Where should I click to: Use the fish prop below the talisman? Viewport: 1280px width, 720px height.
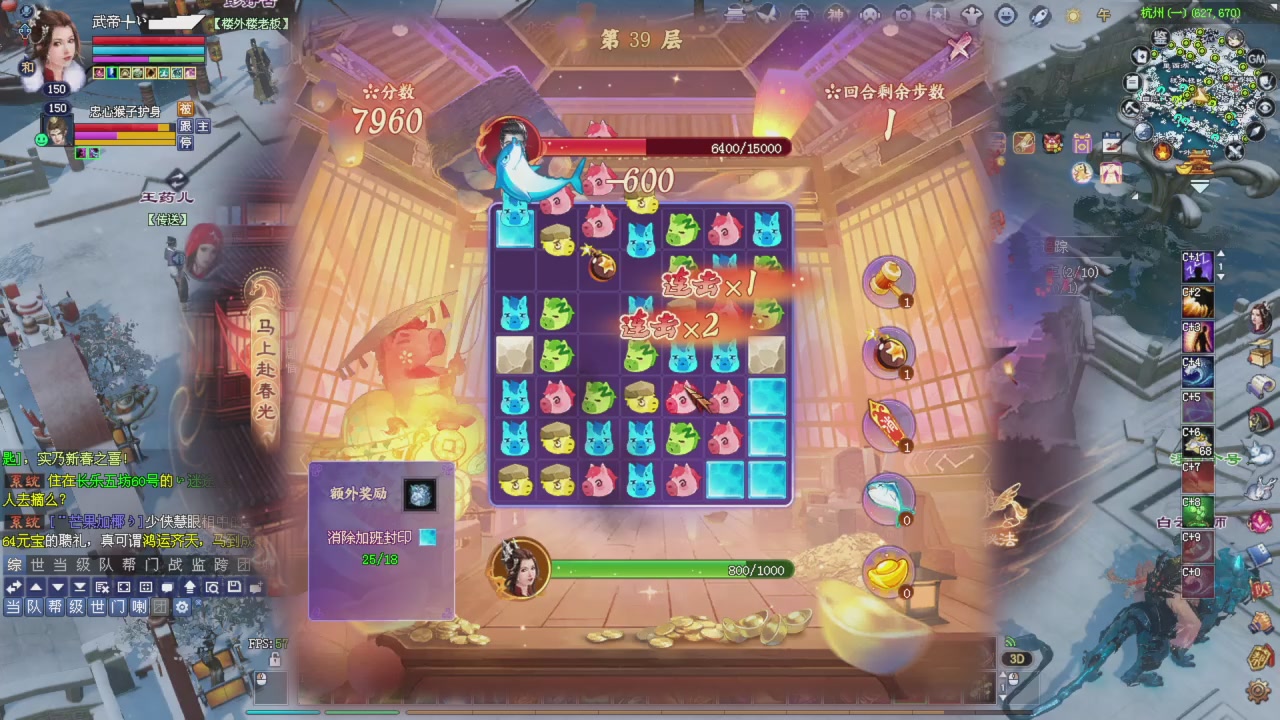(890, 498)
